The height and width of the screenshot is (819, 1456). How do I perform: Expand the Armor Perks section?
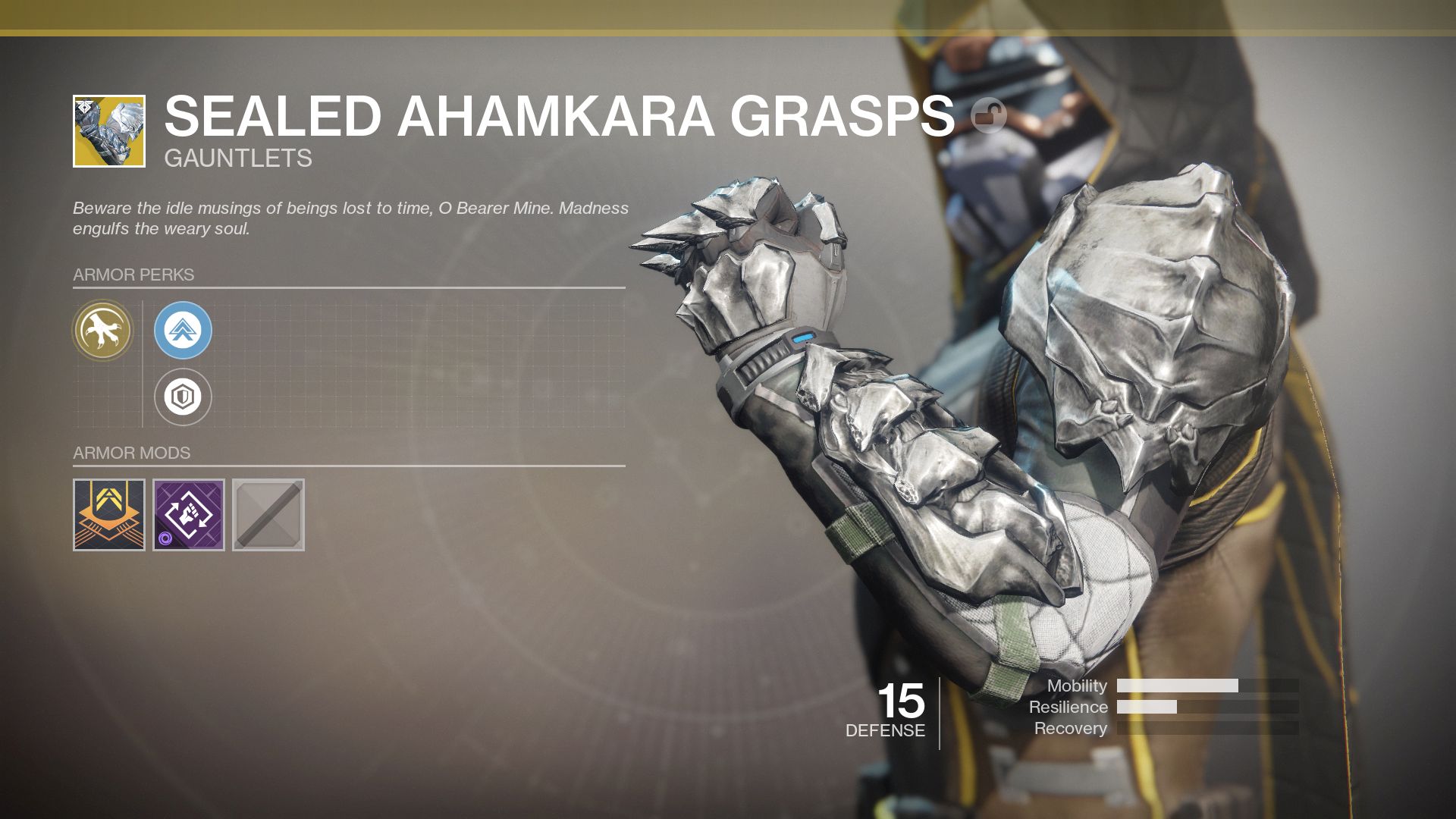click(x=133, y=276)
